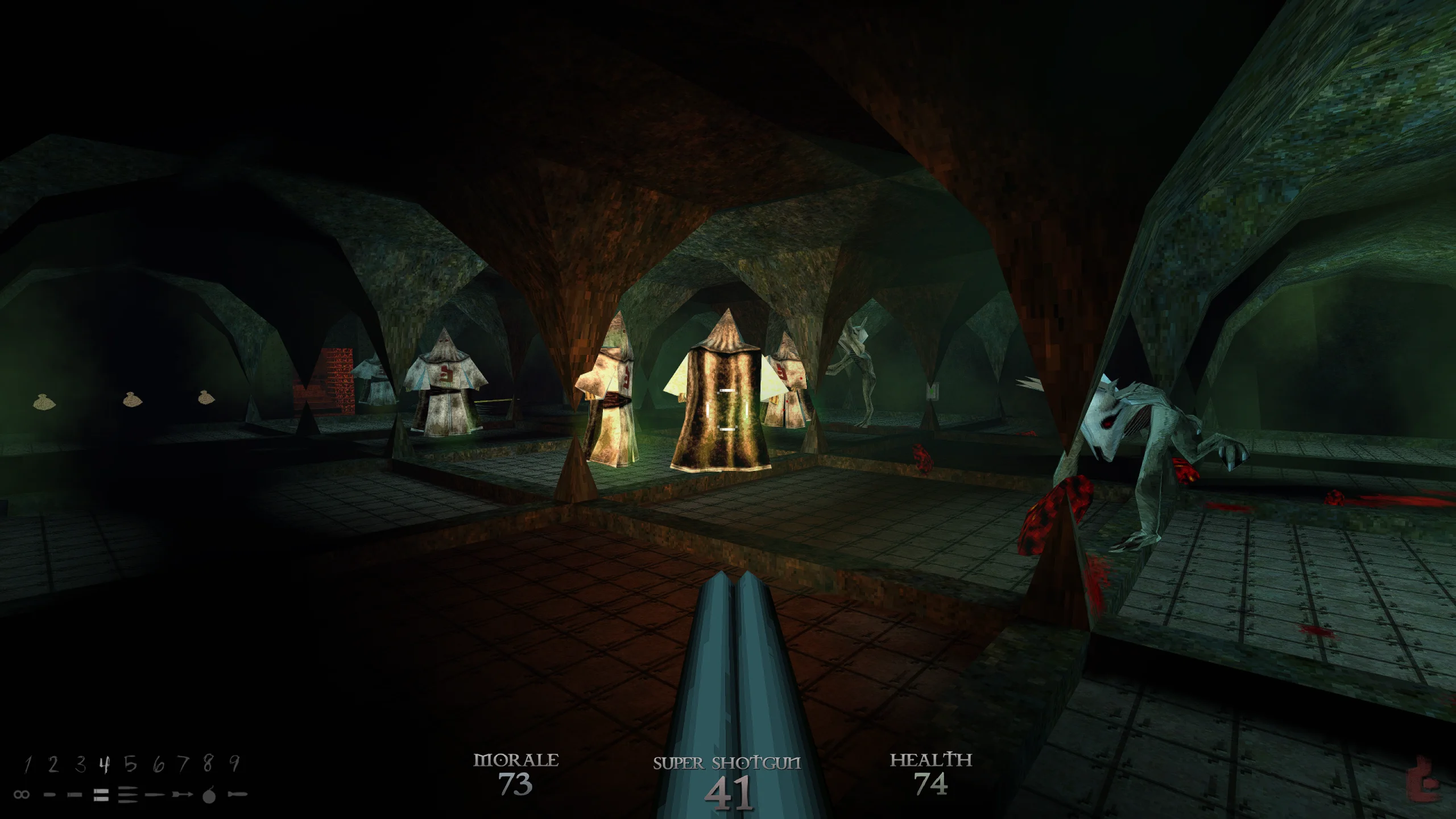The image size is (1456, 819).
Task: Select weapon slot number 3
Action: pos(80,765)
